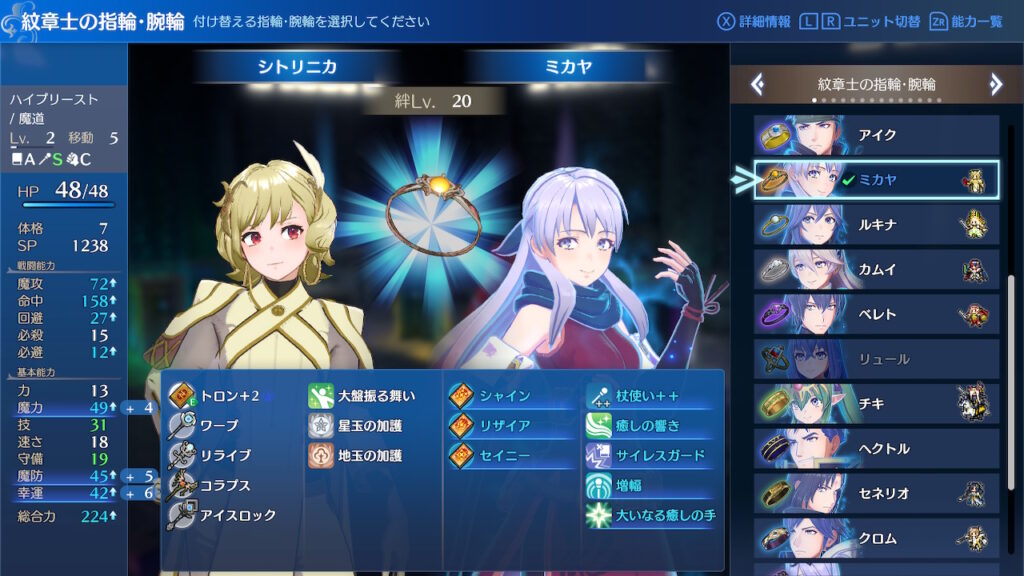
Task: Select the サイレスガード skill
Action: (658, 456)
